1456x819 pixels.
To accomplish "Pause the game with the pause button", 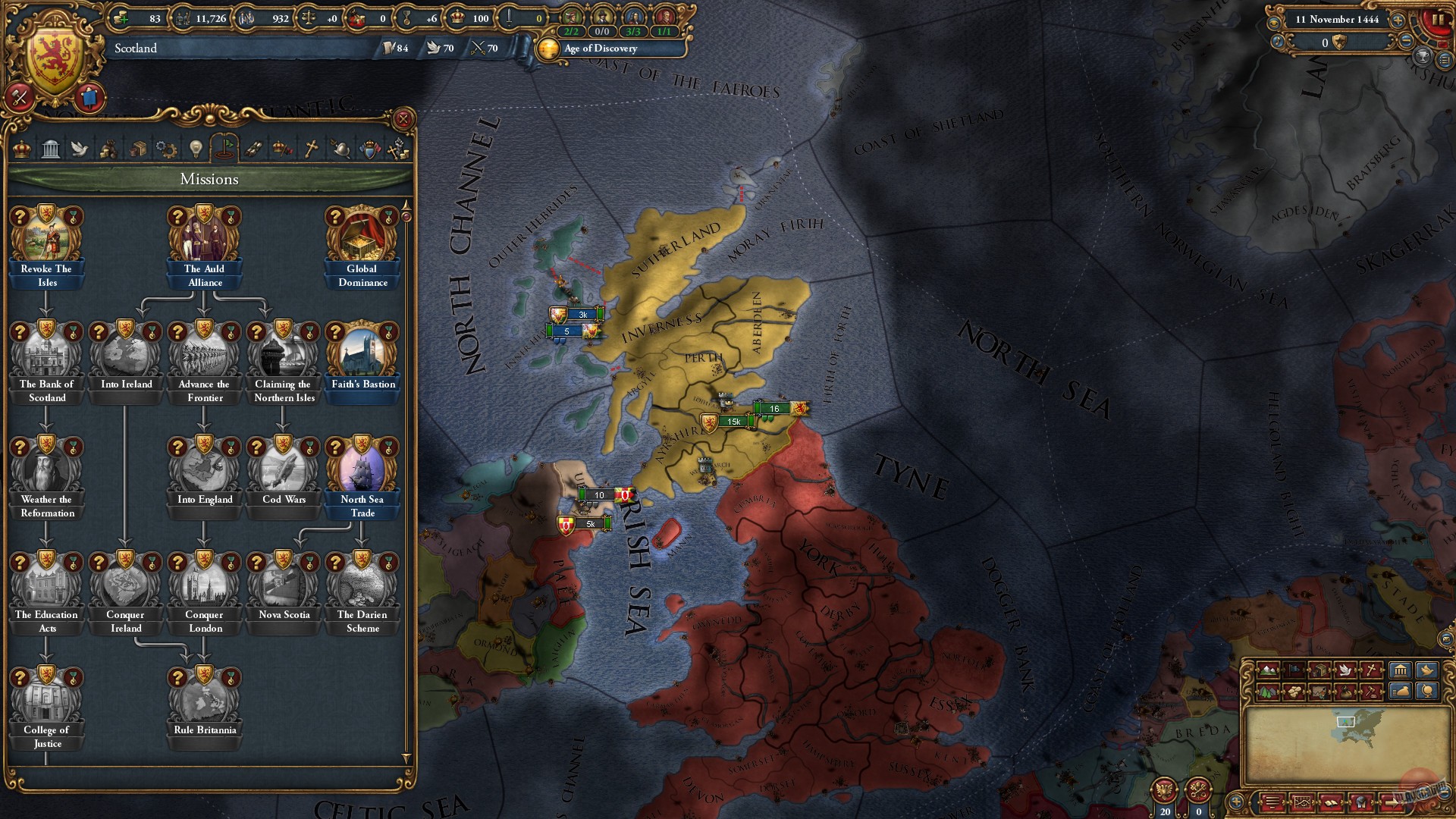I will click(x=1439, y=20).
